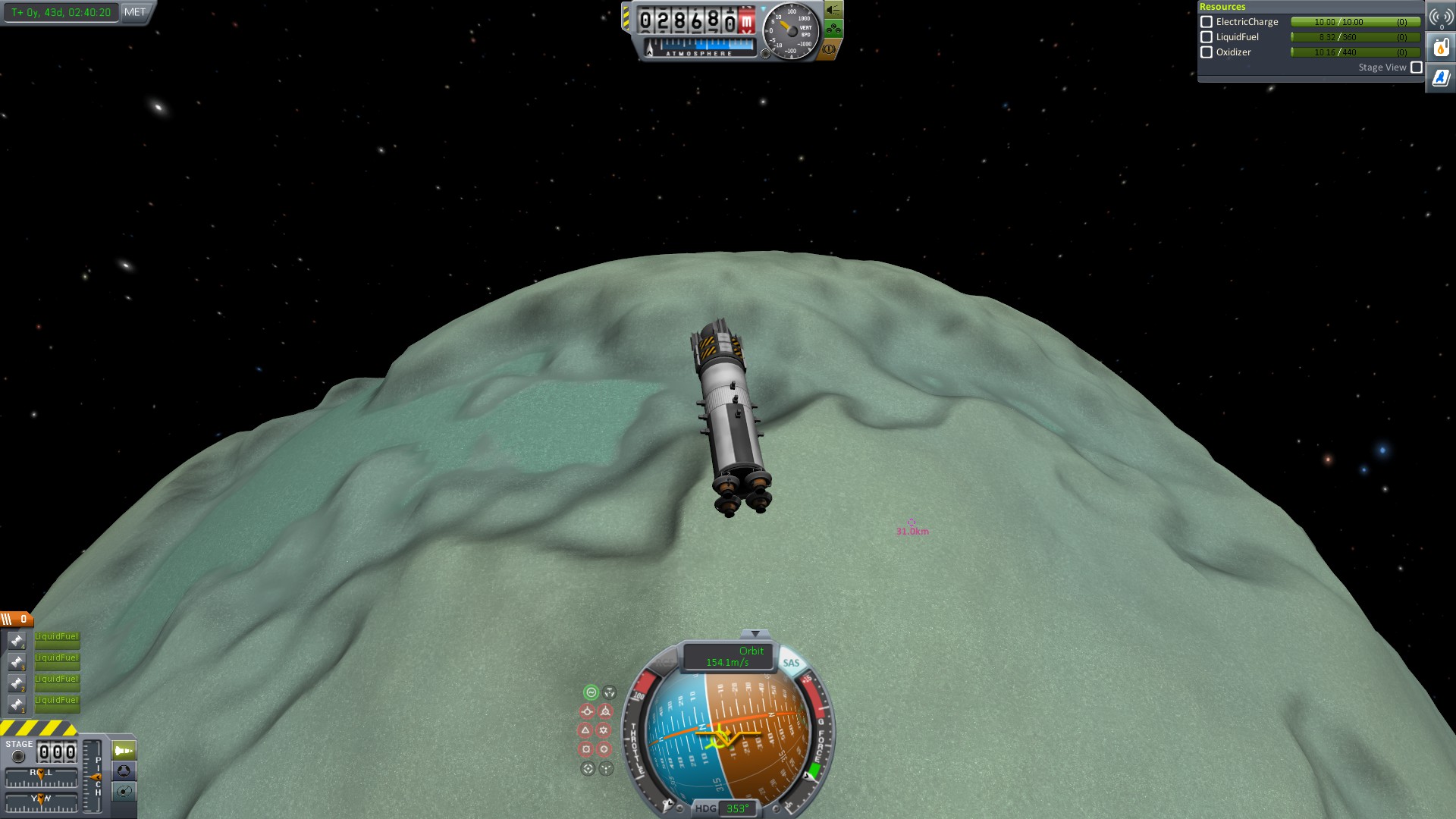Tick the ElectricCharge resource checkbox

coord(1207,22)
